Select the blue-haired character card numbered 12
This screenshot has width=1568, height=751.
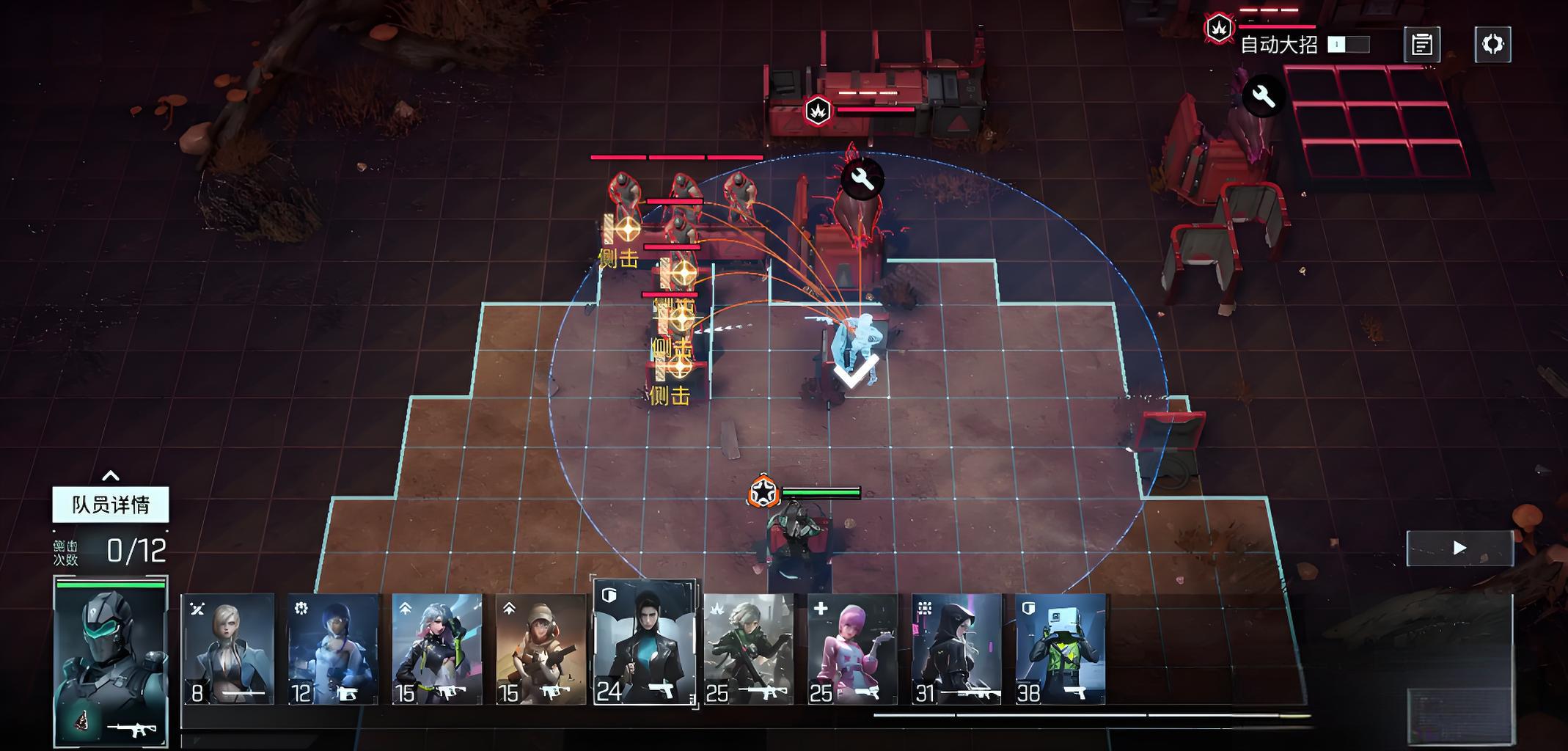click(x=332, y=649)
